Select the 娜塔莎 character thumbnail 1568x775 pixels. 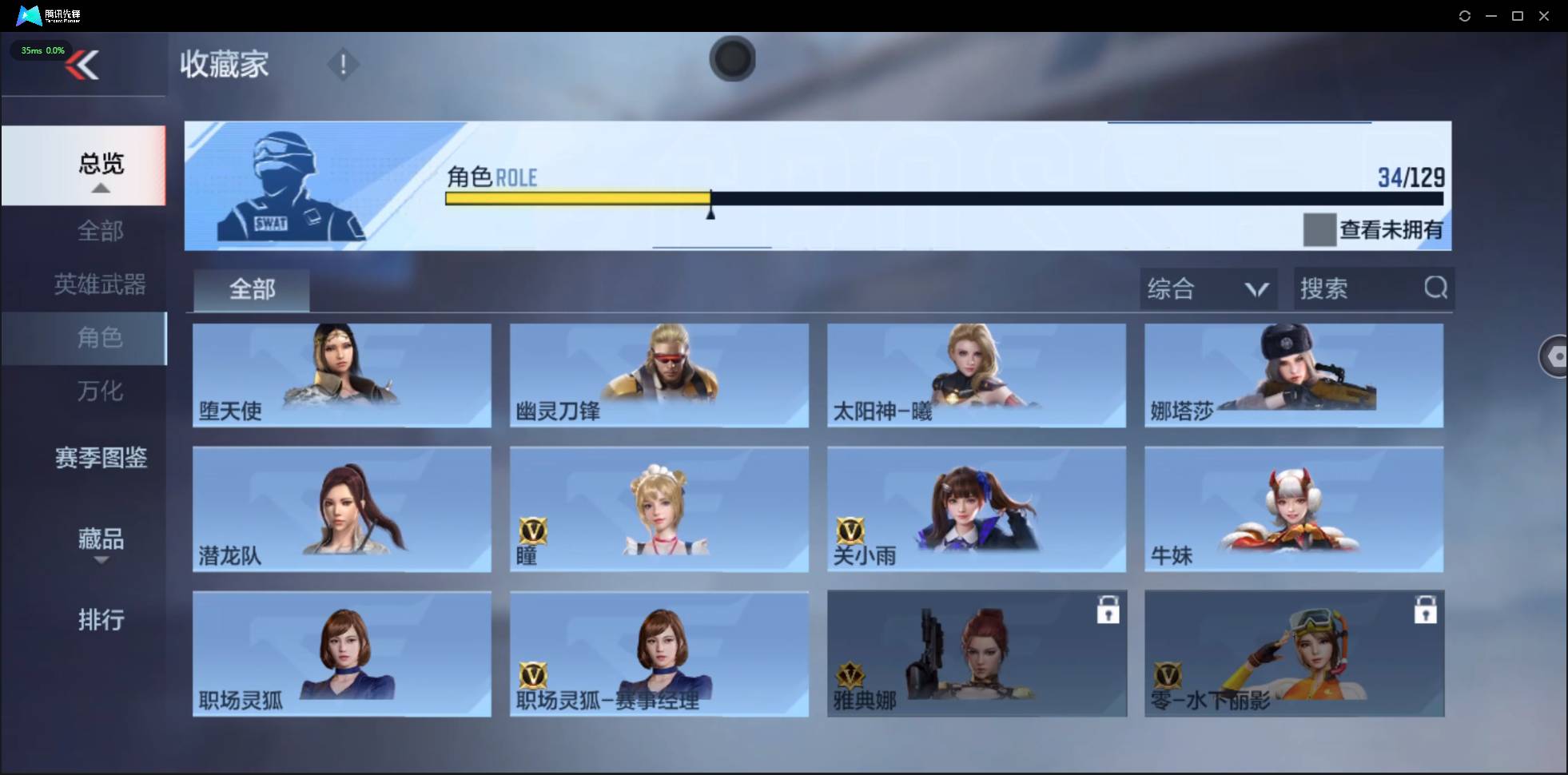tap(1293, 376)
